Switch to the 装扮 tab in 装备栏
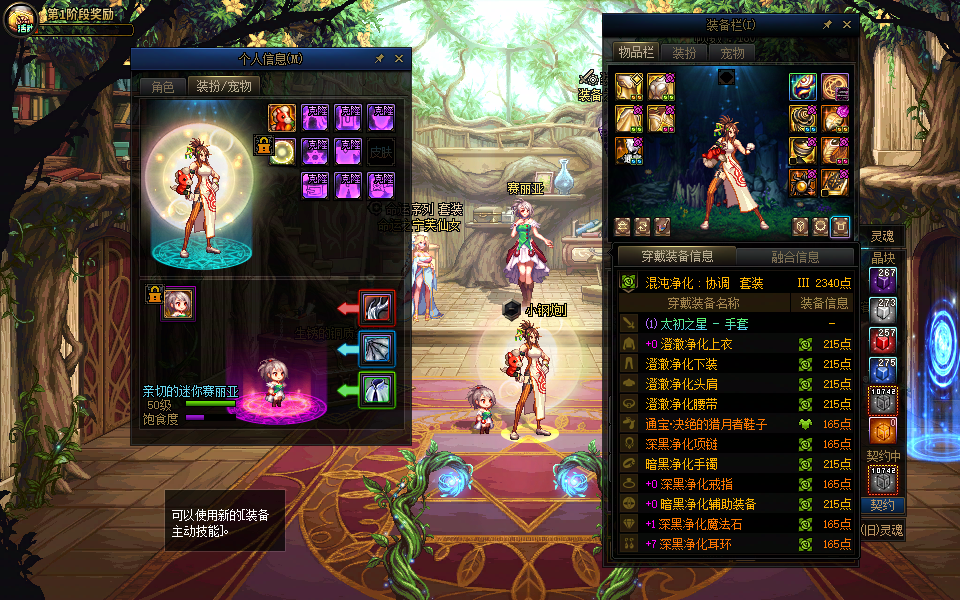 pyautogui.click(x=684, y=53)
